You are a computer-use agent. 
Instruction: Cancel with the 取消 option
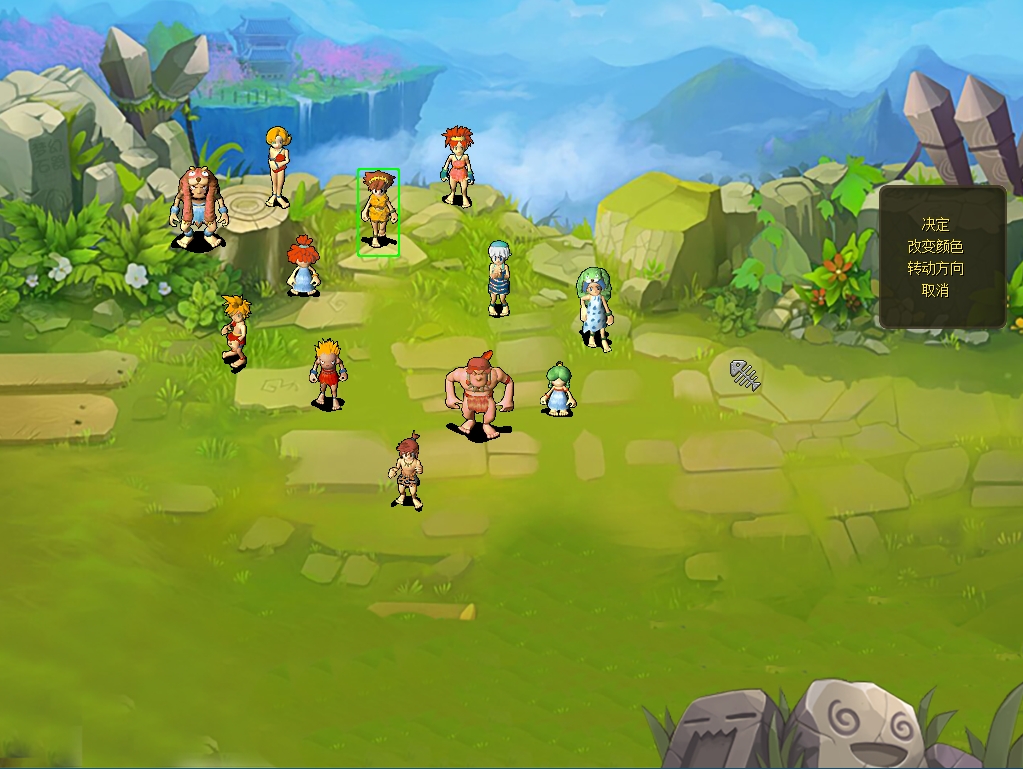tap(935, 290)
